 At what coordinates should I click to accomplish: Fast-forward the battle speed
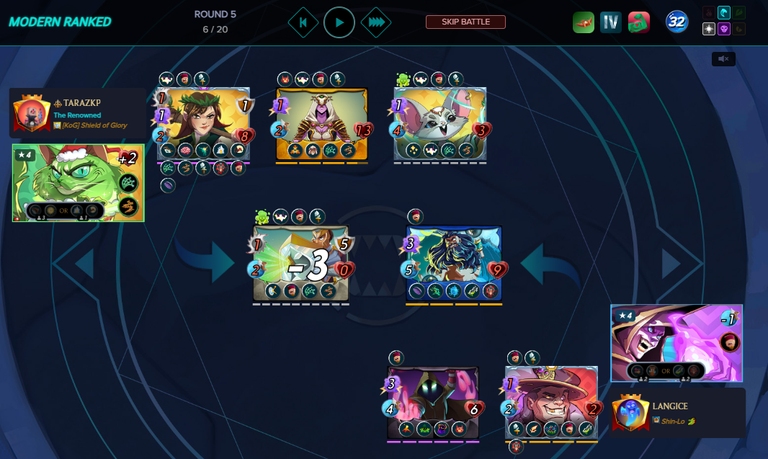pos(375,22)
